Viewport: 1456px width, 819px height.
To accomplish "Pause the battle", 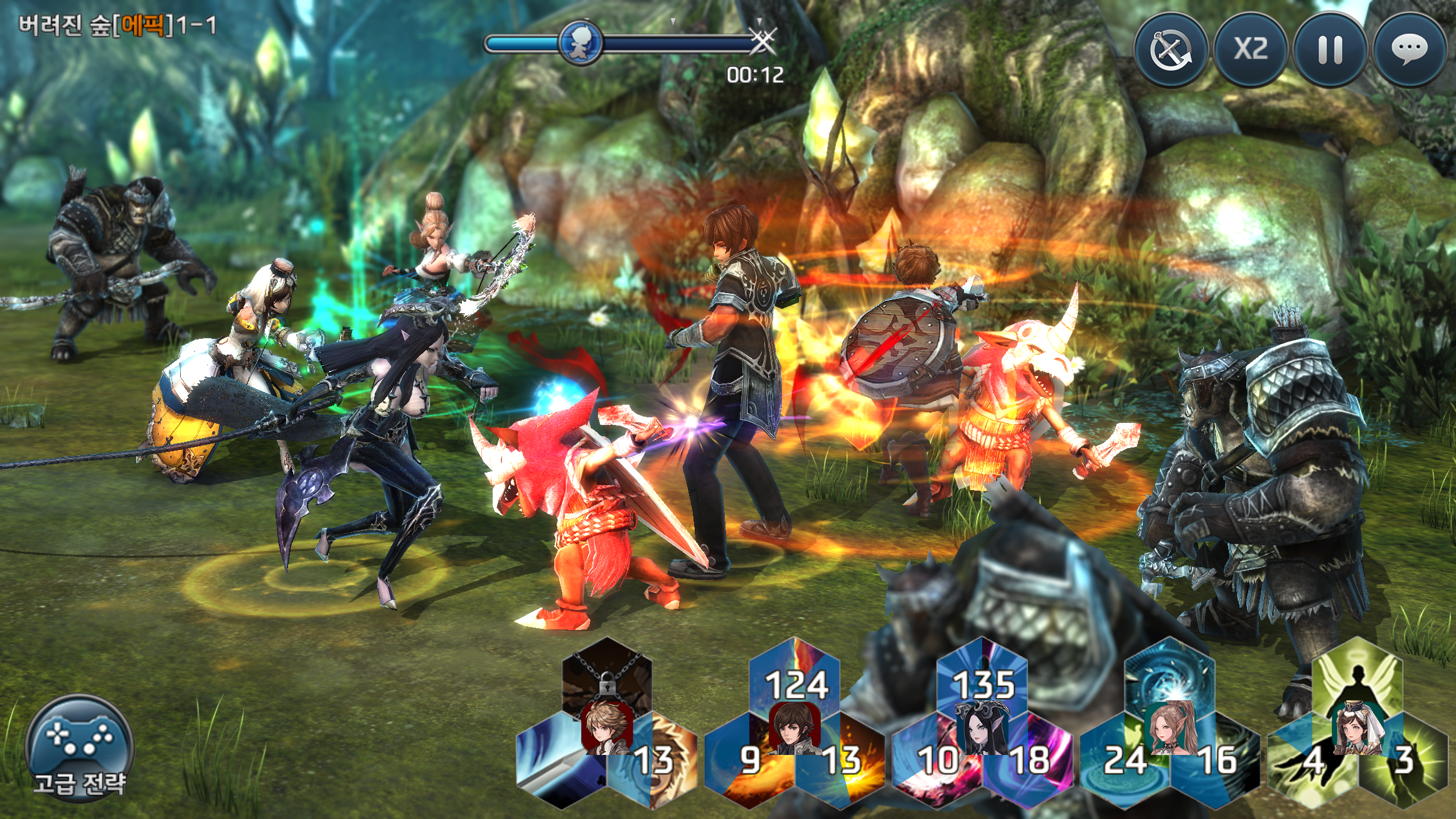I will point(1330,50).
